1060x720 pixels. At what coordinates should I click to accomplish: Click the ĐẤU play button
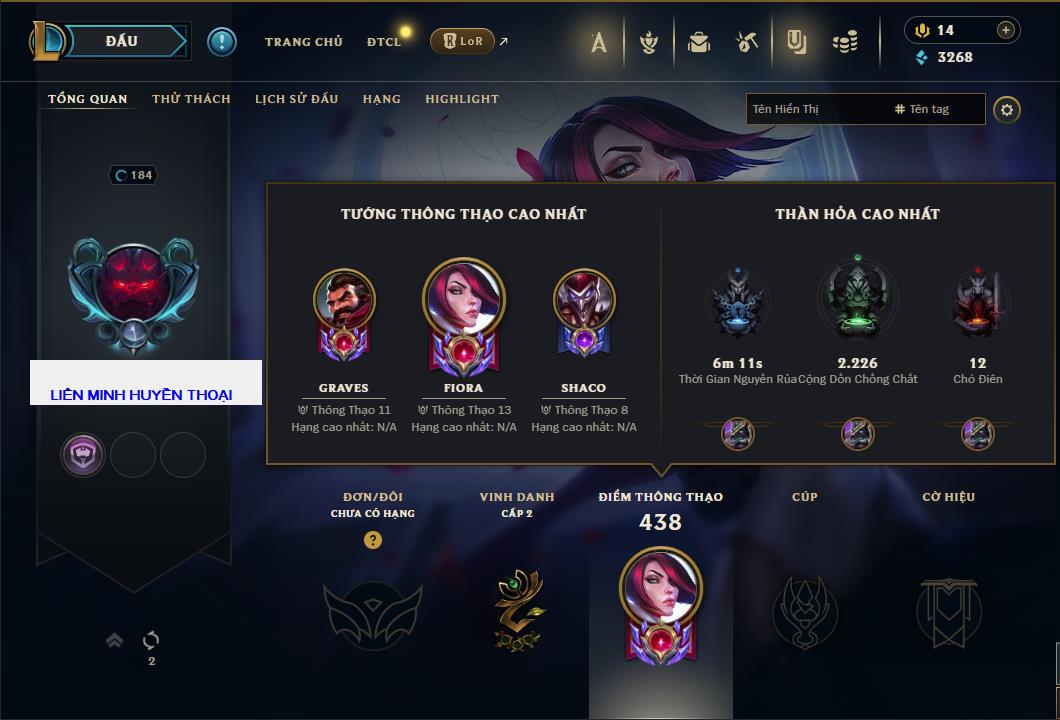(x=120, y=41)
